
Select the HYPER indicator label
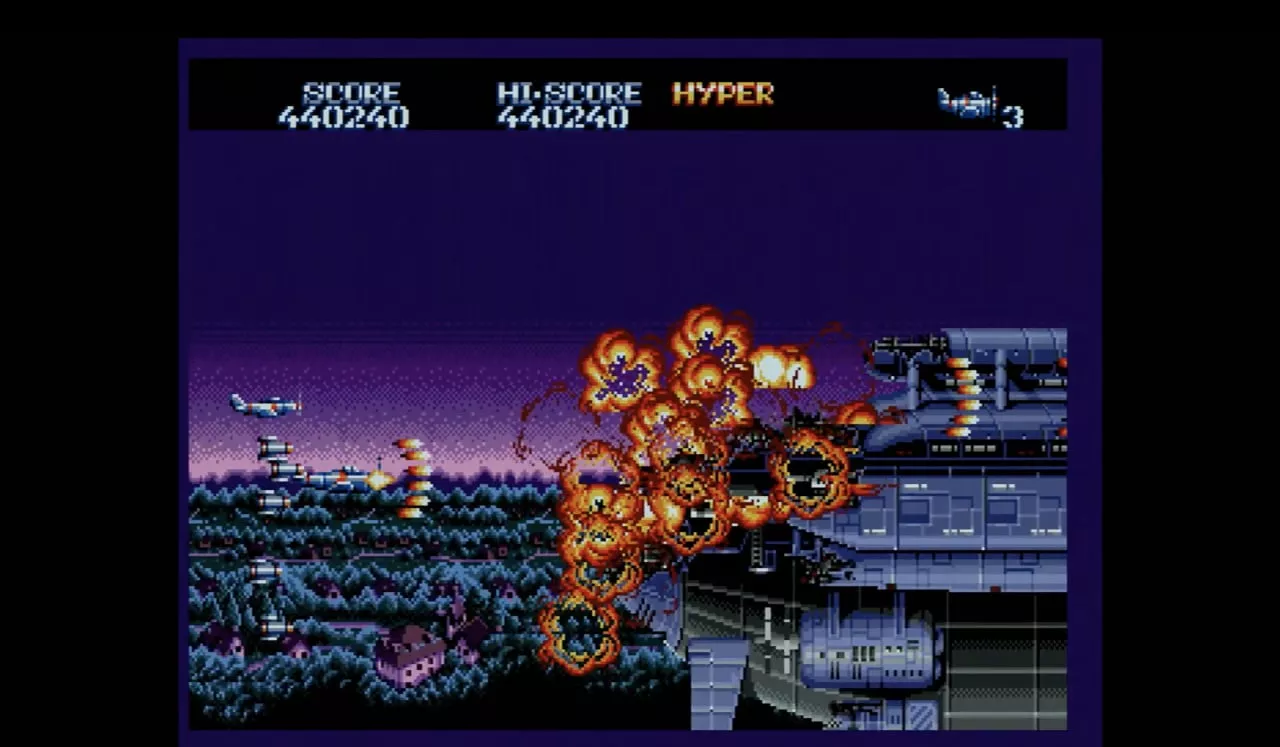coord(723,94)
